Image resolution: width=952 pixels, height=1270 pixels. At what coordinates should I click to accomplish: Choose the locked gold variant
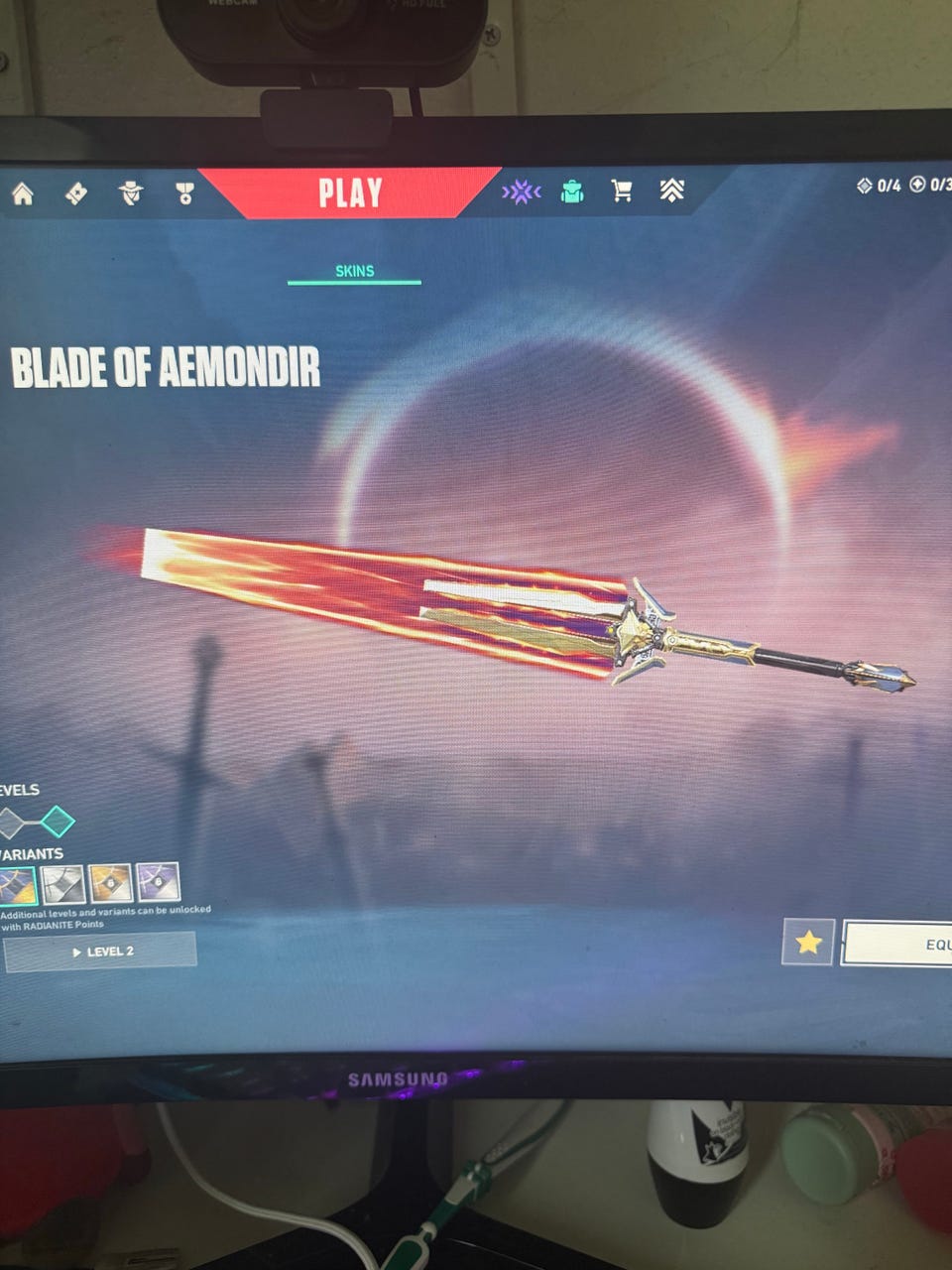coord(109,883)
